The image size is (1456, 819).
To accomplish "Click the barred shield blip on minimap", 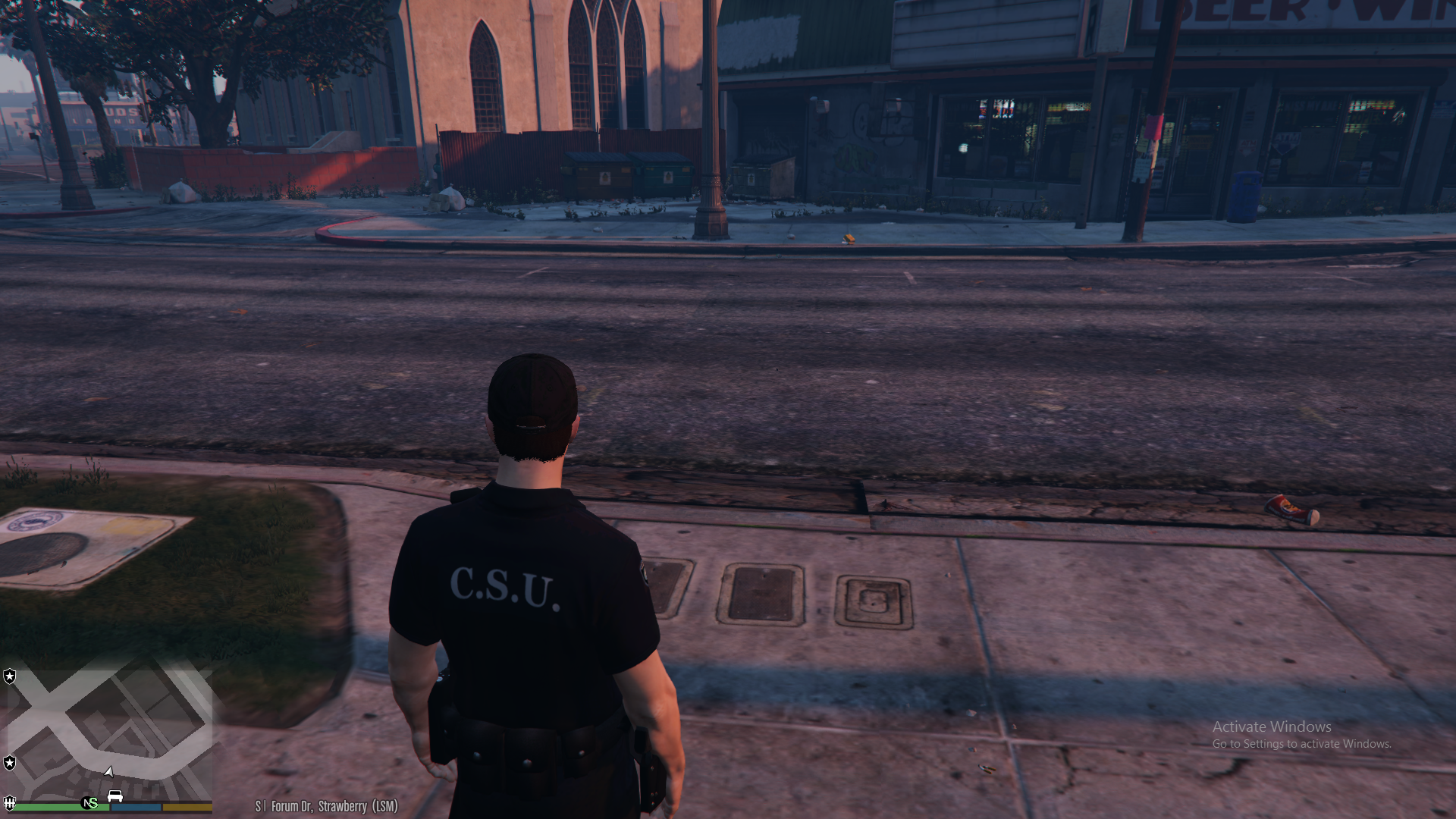I will pos(10,802).
